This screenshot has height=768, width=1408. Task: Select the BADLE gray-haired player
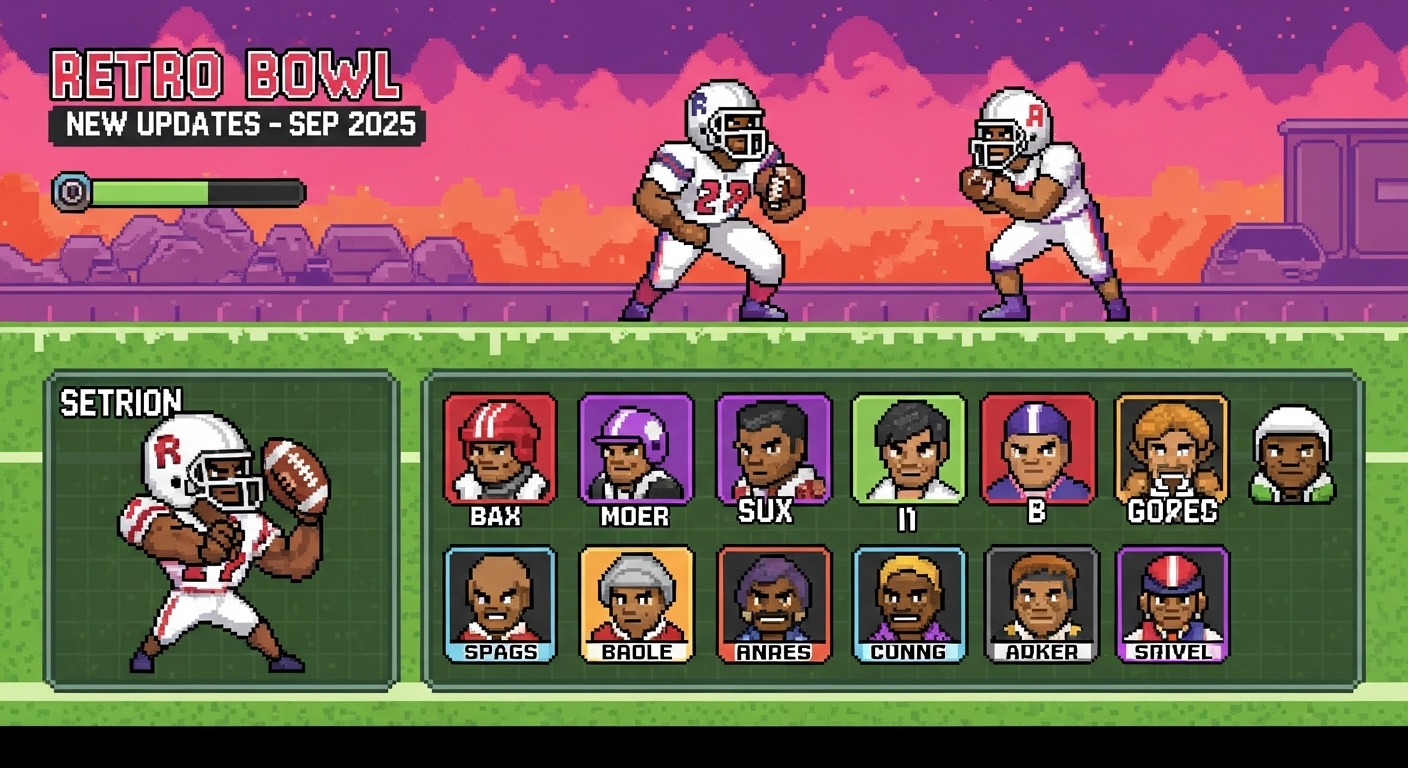(637, 602)
